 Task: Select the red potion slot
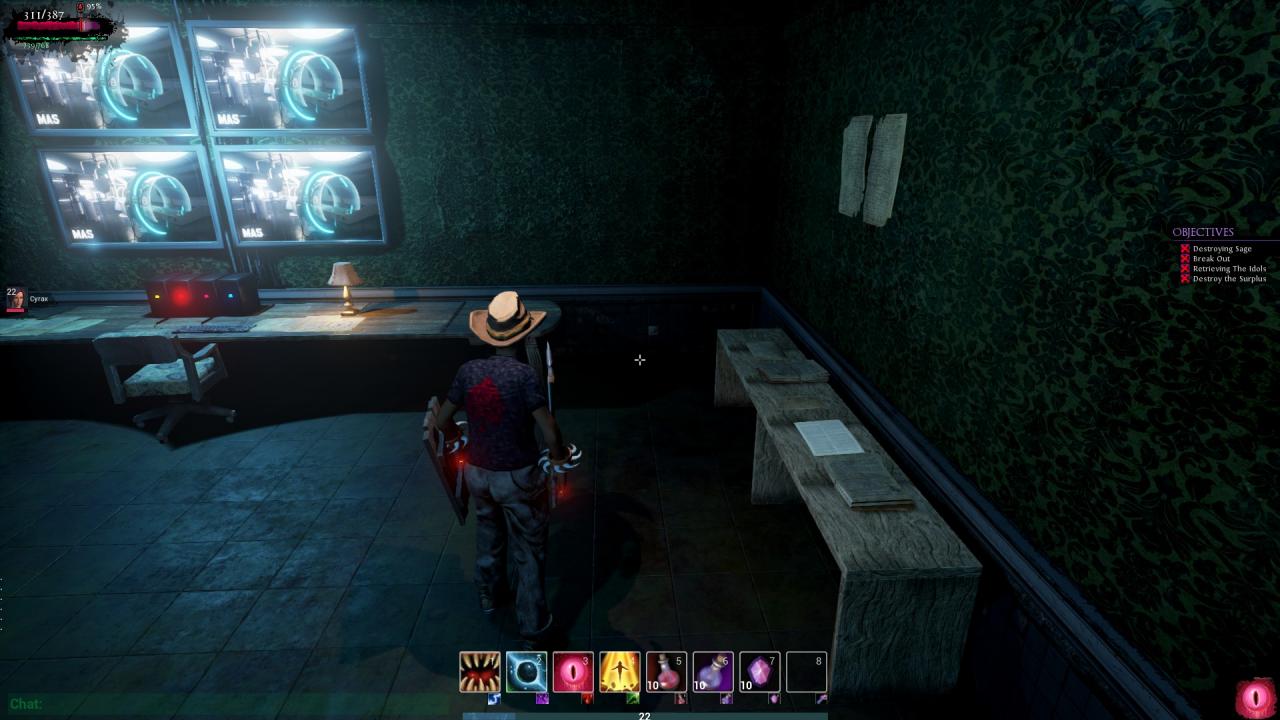point(666,672)
